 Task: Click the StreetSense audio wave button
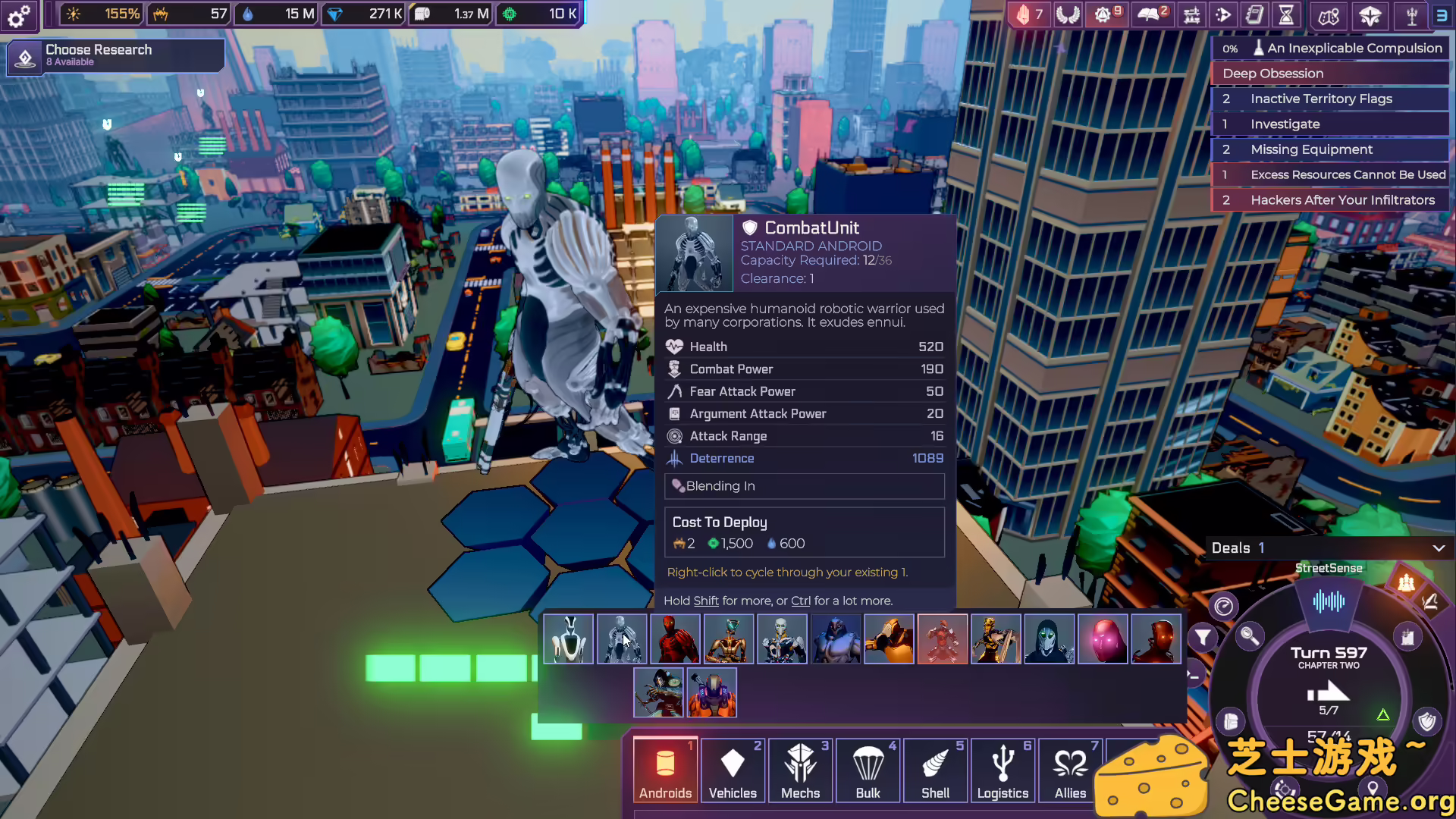[1329, 602]
